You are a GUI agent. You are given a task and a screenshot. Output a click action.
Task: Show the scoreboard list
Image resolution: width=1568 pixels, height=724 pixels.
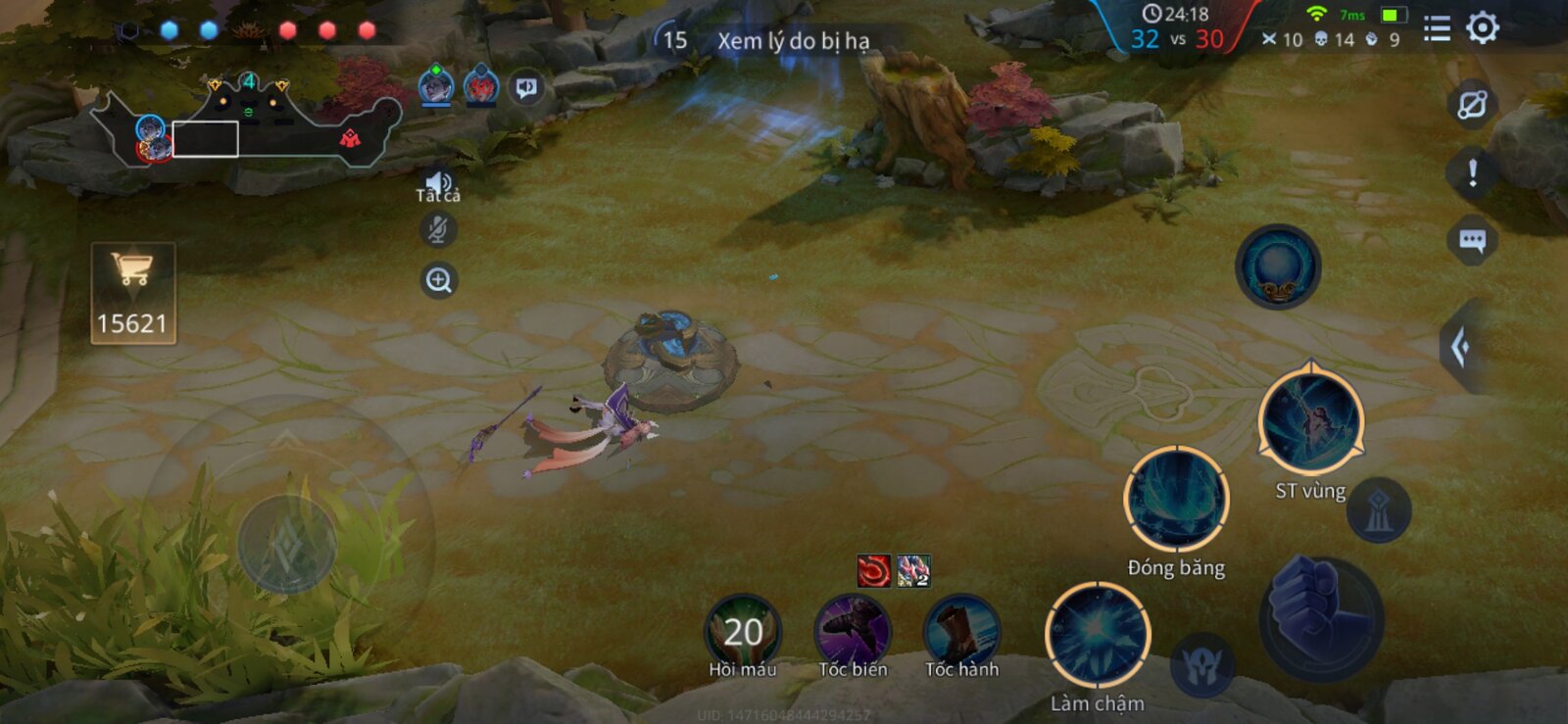pyautogui.click(x=1437, y=29)
